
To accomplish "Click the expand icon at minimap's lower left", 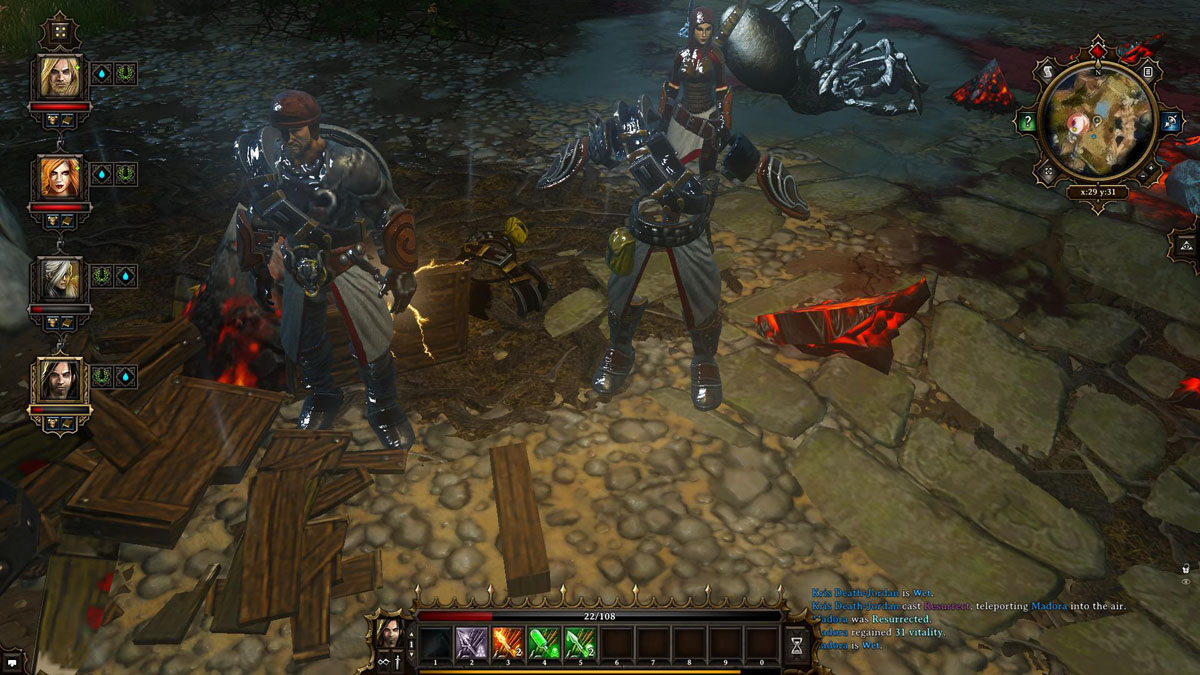I will [x=1047, y=172].
